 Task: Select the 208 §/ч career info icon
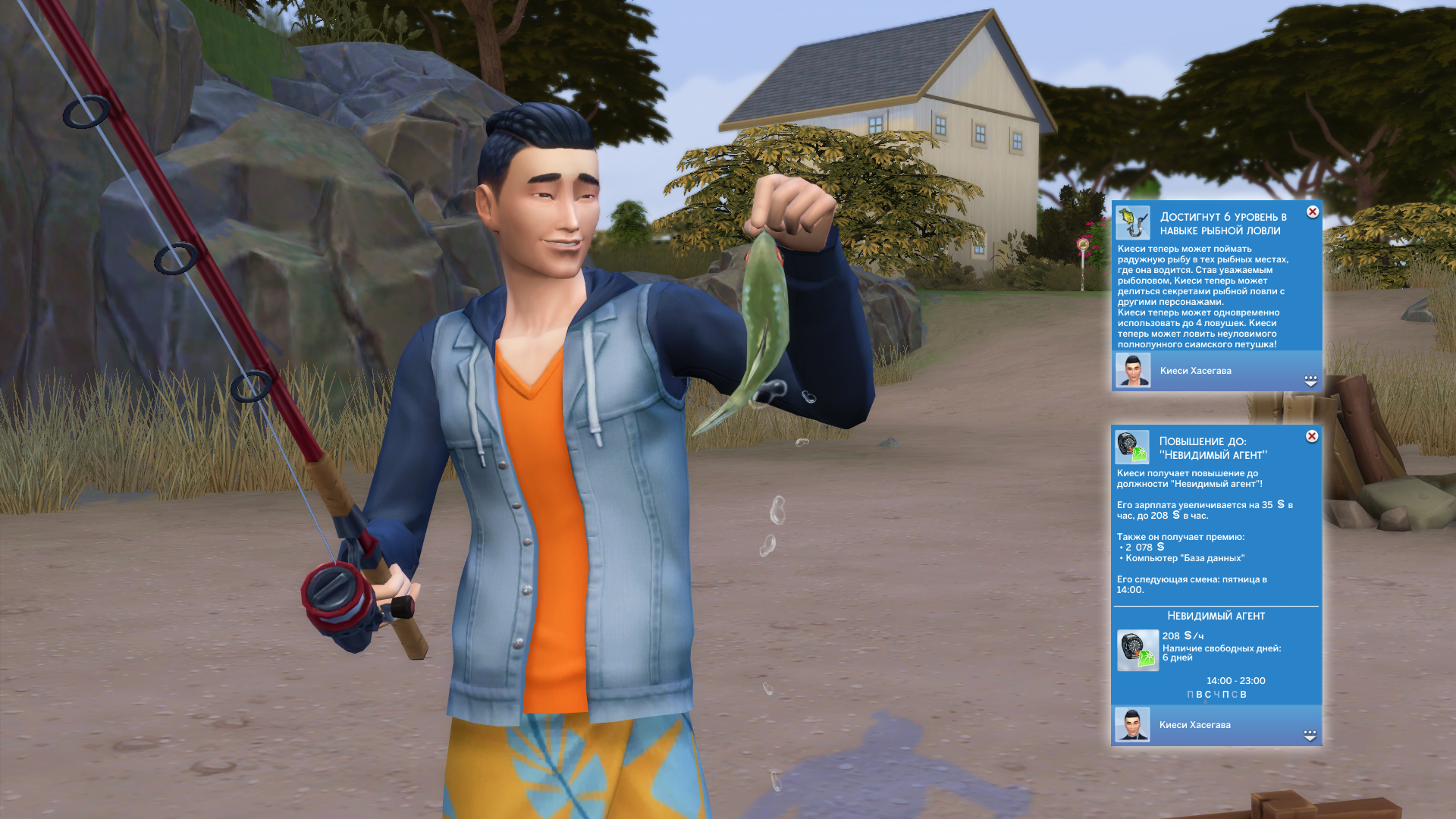(x=1137, y=650)
